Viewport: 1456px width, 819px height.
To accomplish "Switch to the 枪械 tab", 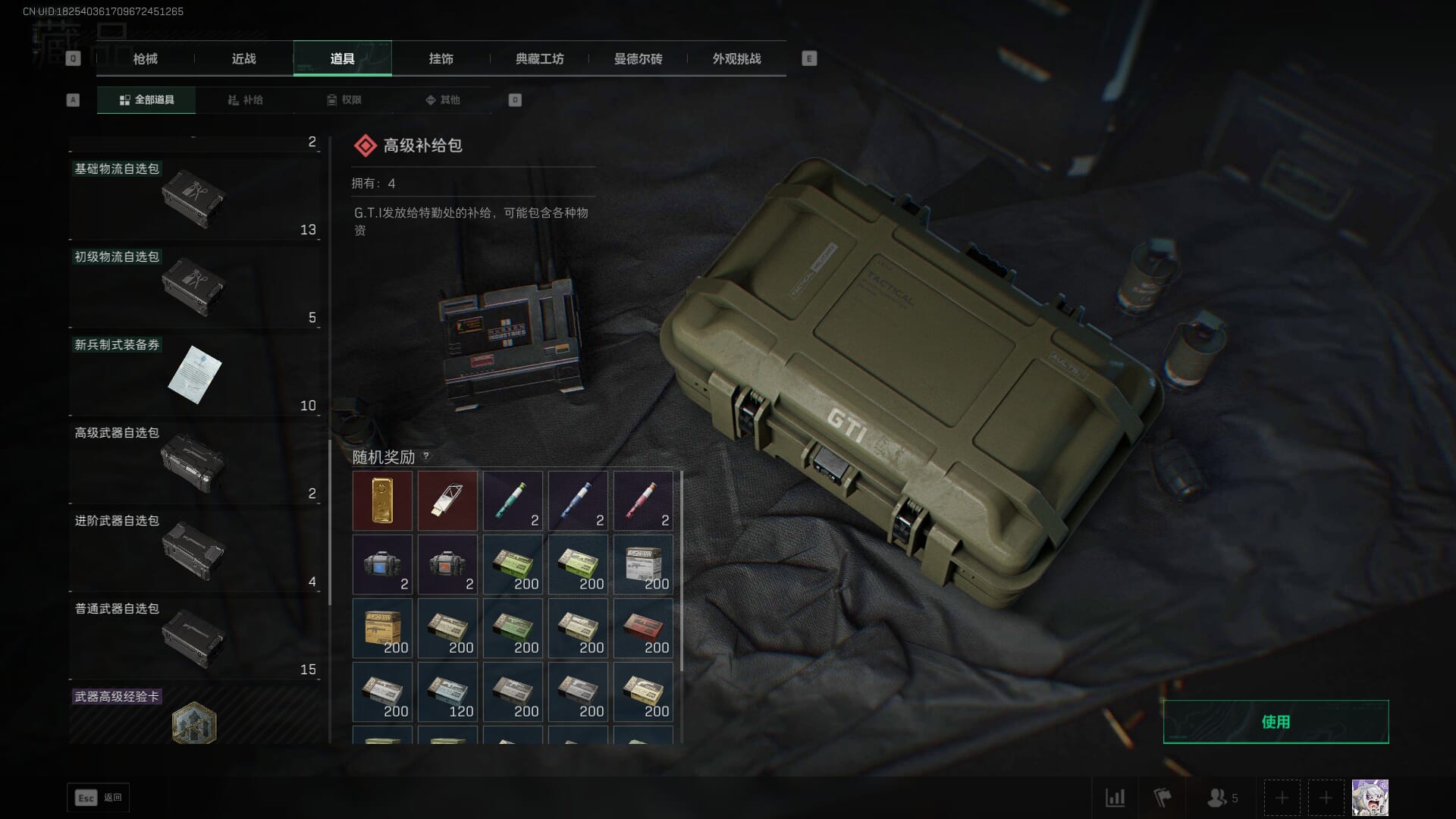I will click(x=145, y=58).
